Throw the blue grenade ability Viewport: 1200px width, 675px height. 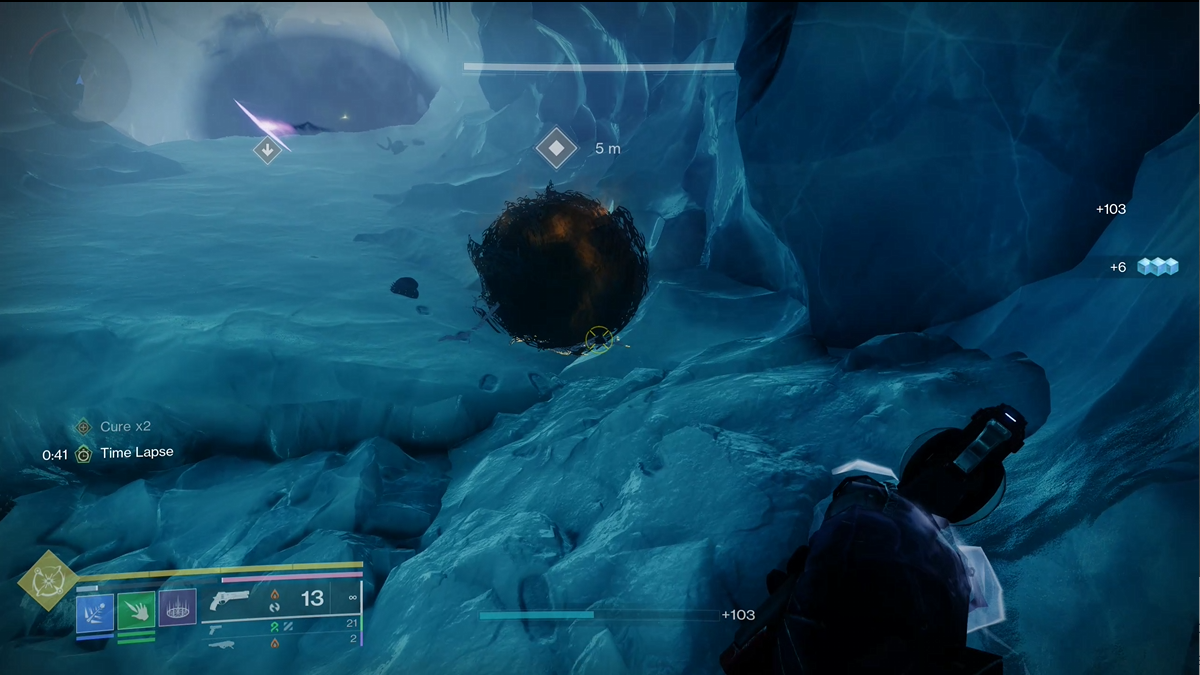click(95, 610)
